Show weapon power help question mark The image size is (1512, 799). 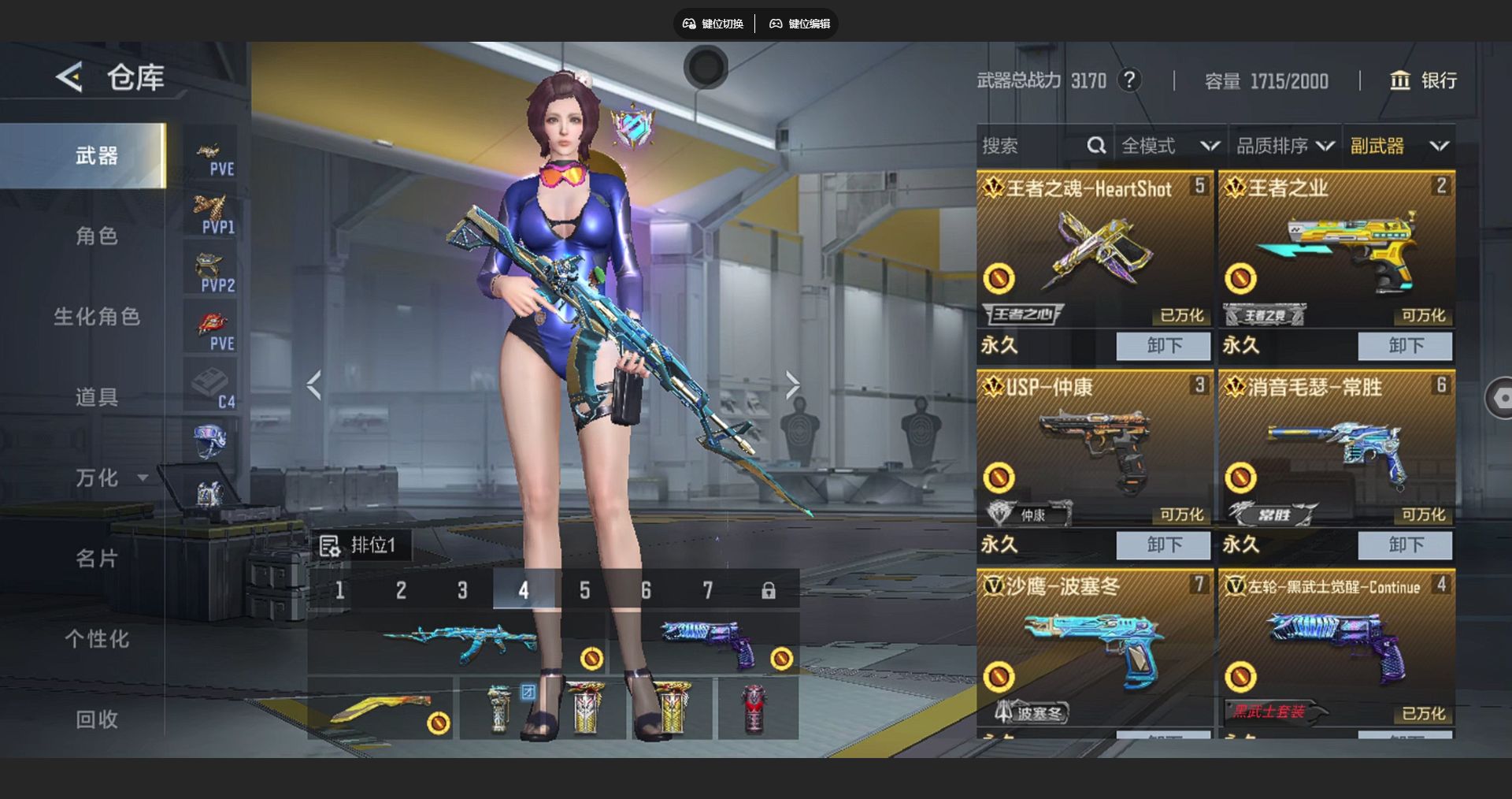pos(1129,80)
